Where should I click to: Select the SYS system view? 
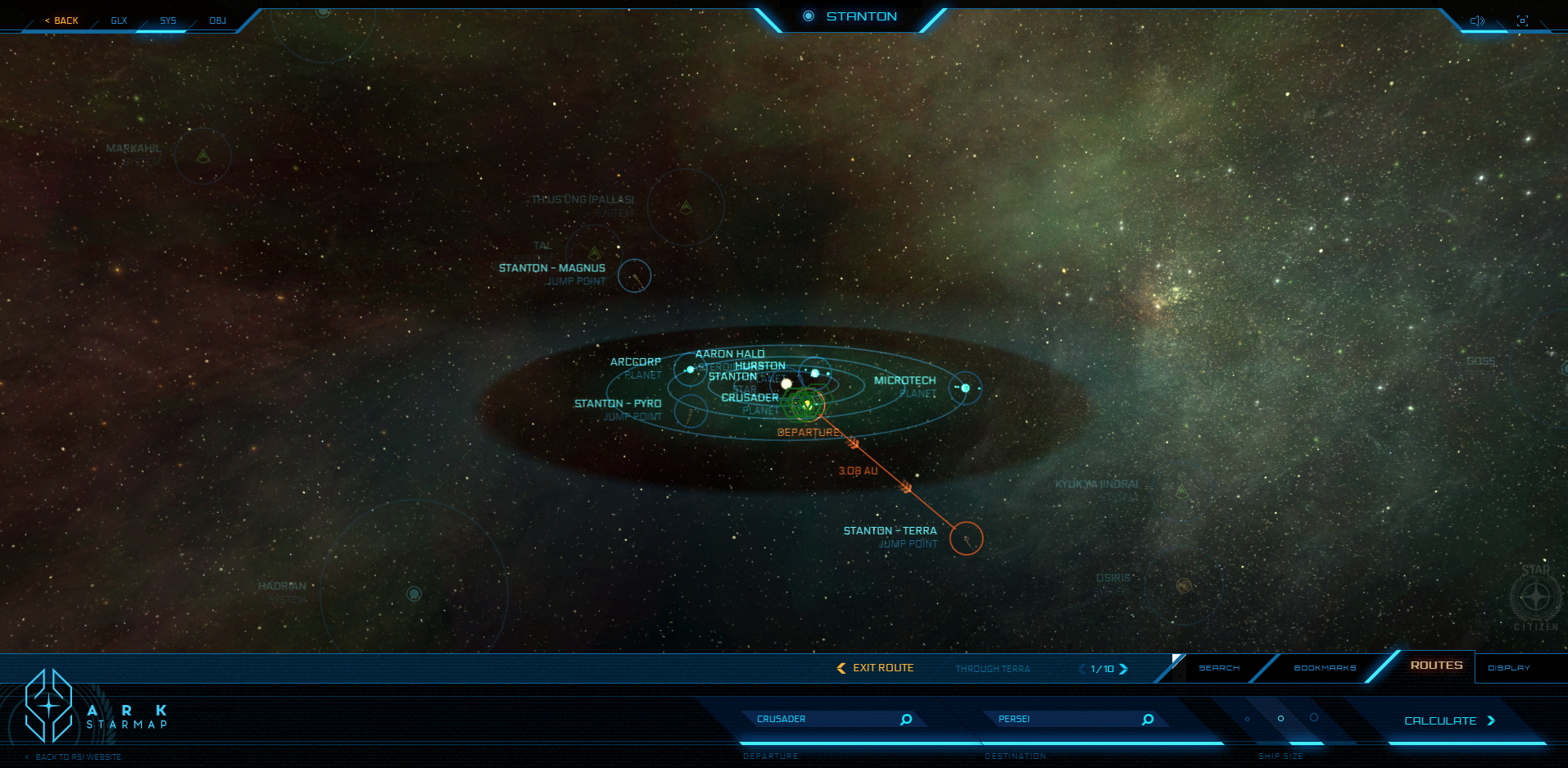tap(168, 20)
